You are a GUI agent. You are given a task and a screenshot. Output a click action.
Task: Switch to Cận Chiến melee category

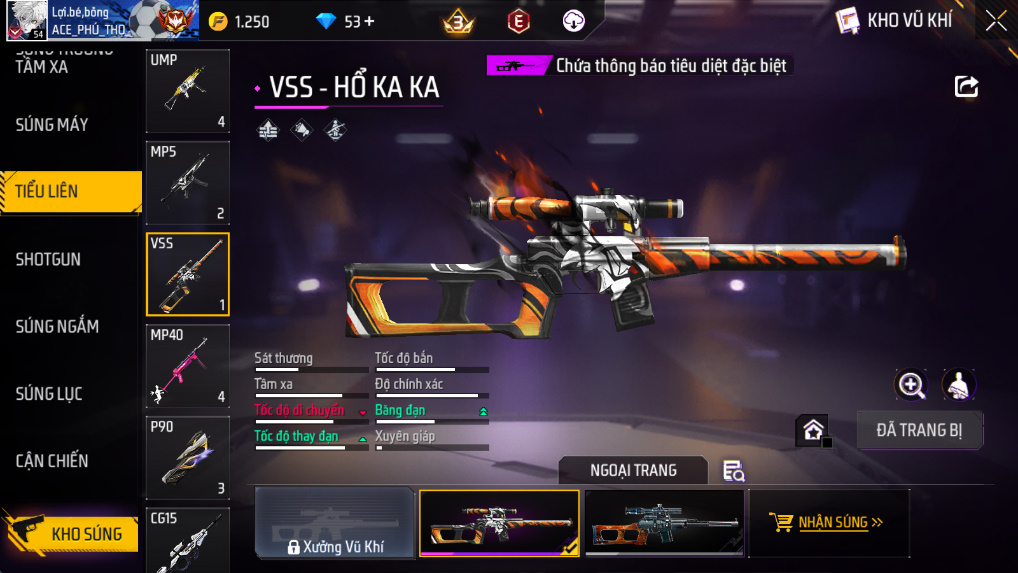click(x=52, y=461)
